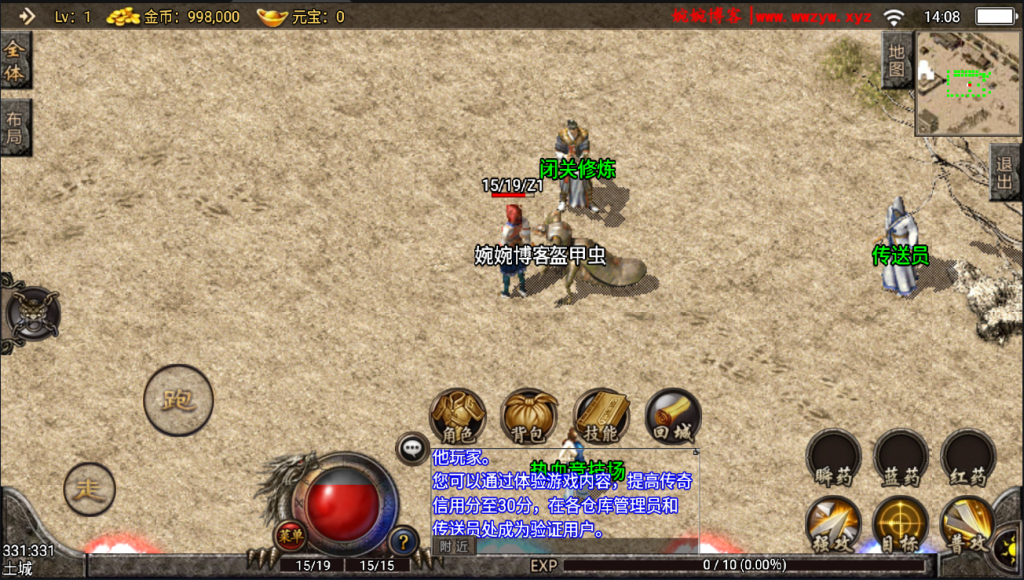Open the 菜单 menu button

pyautogui.click(x=290, y=534)
